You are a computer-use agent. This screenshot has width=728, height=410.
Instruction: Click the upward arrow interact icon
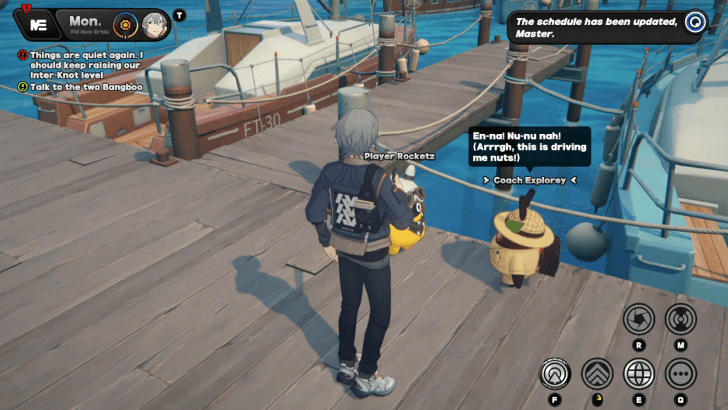pos(554,374)
